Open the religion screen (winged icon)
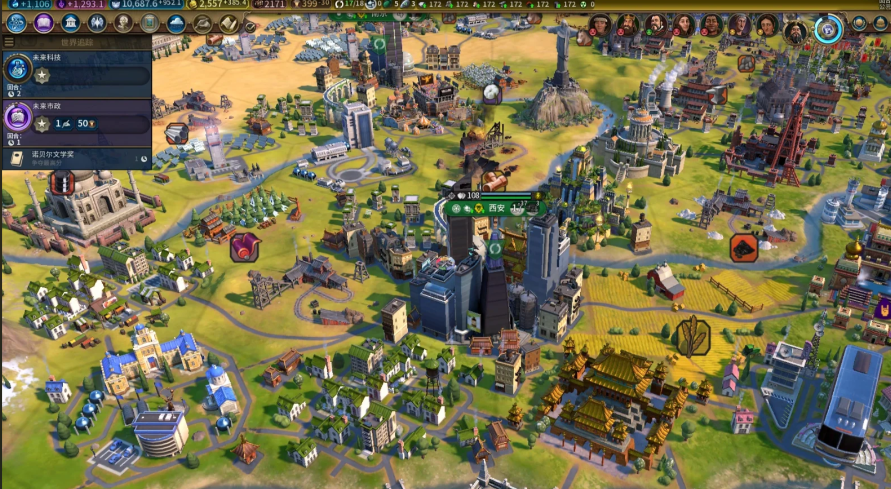The width and height of the screenshot is (891, 489). (x=98, y=23)
